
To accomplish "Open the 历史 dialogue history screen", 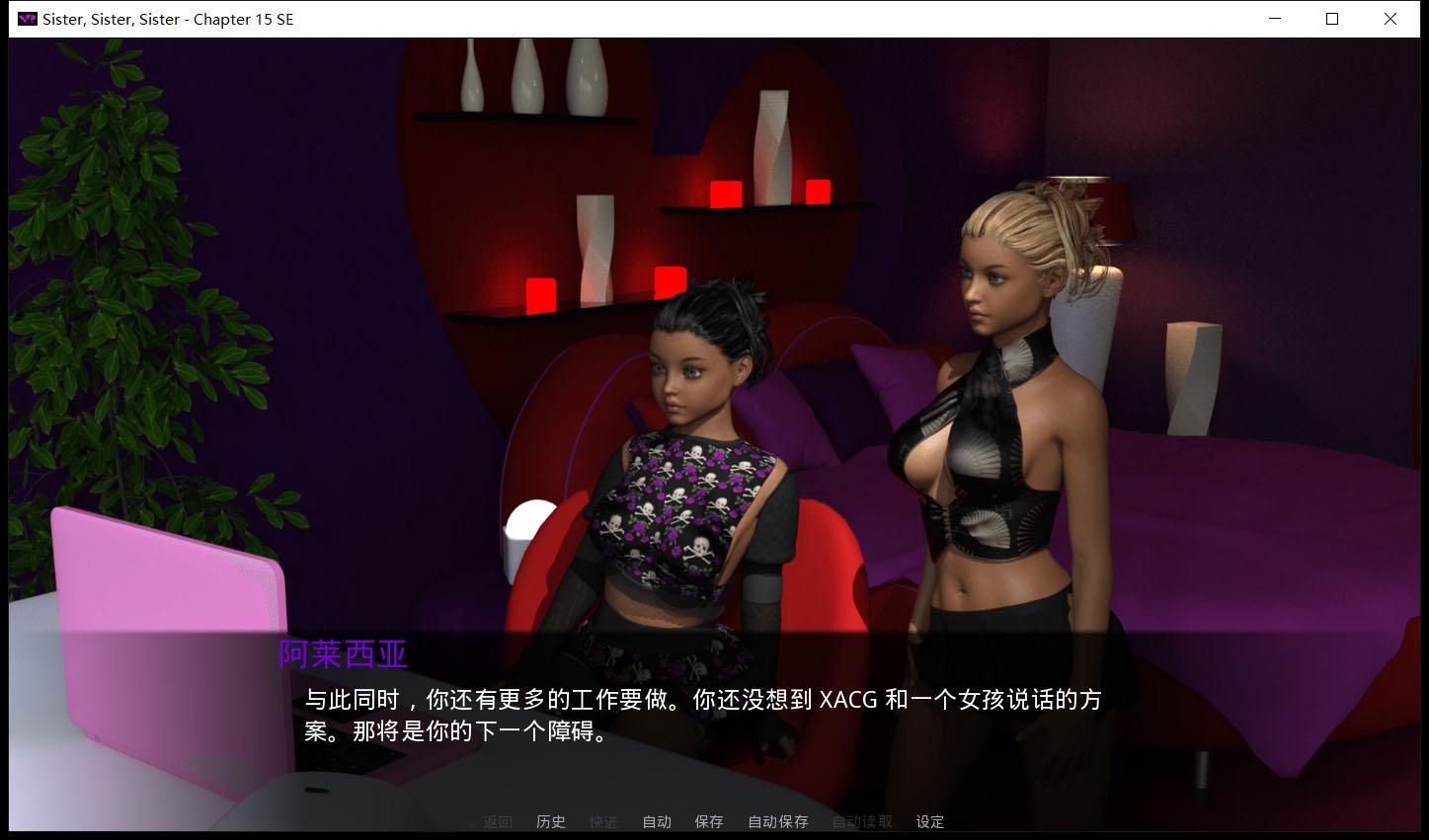I will [x=550, y=821].
